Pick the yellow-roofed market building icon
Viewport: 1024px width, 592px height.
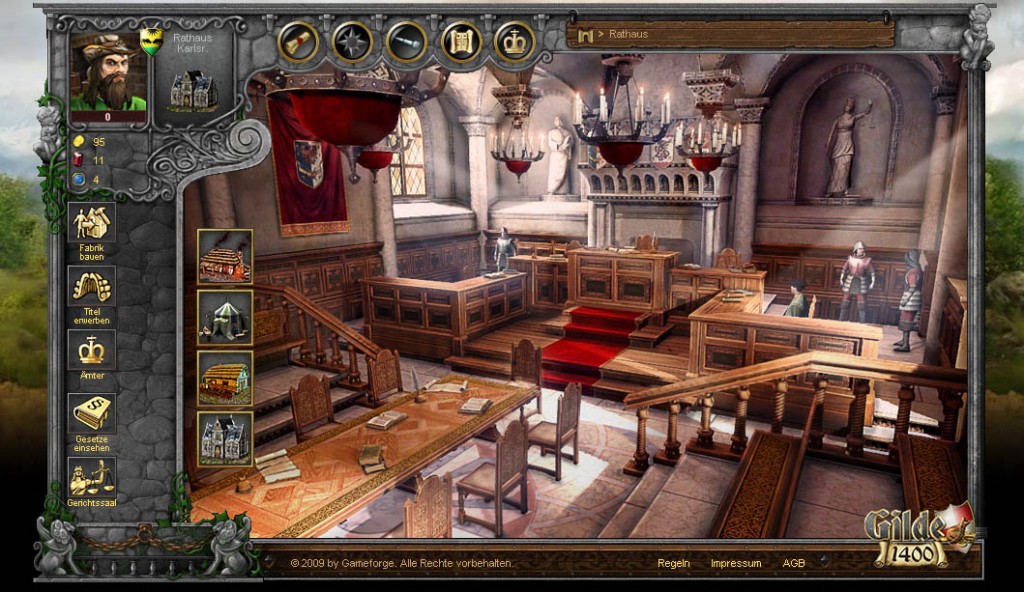point(224,378)
